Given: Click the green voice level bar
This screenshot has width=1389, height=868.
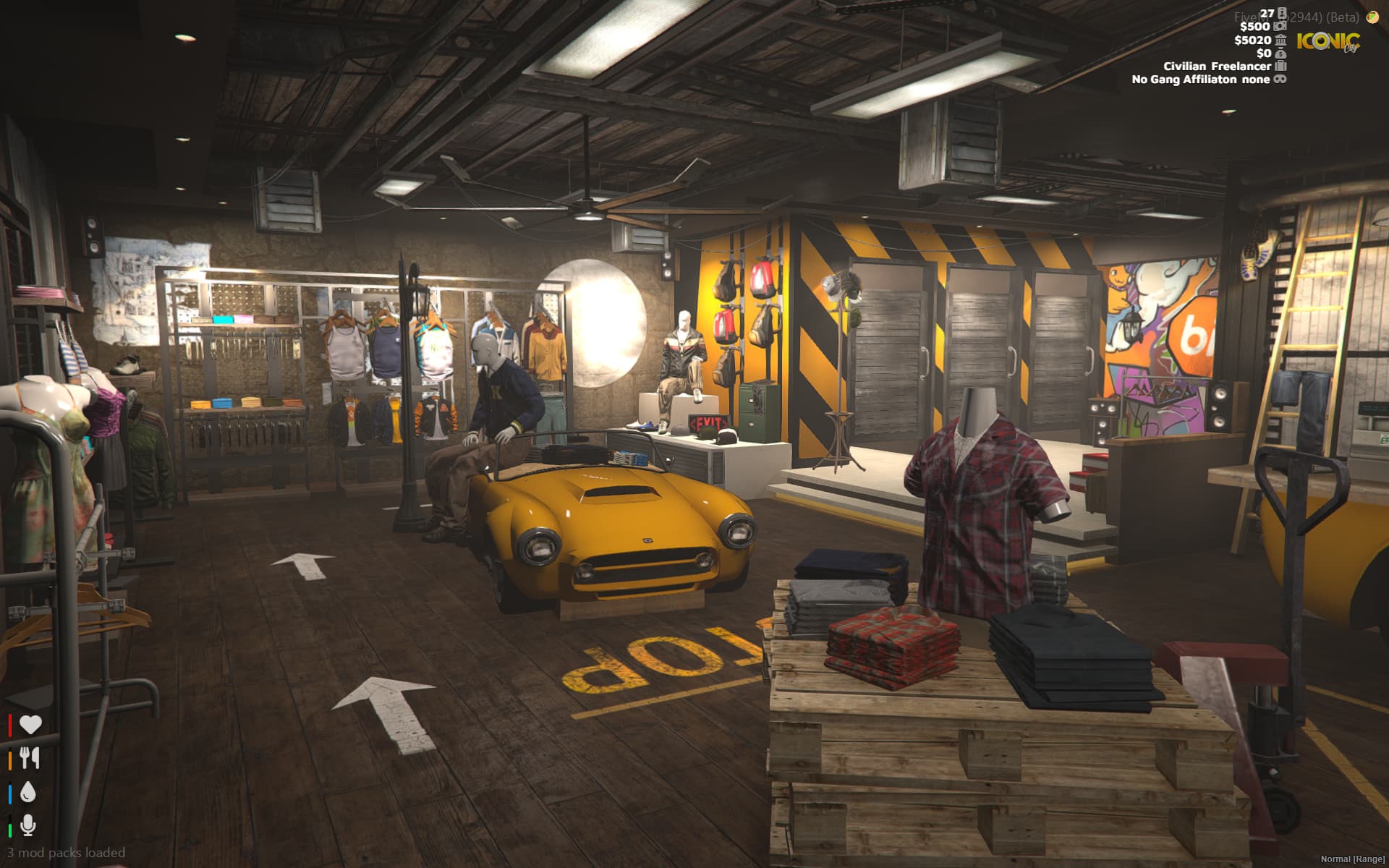Looking at the screenshot, I should (10, 830).
